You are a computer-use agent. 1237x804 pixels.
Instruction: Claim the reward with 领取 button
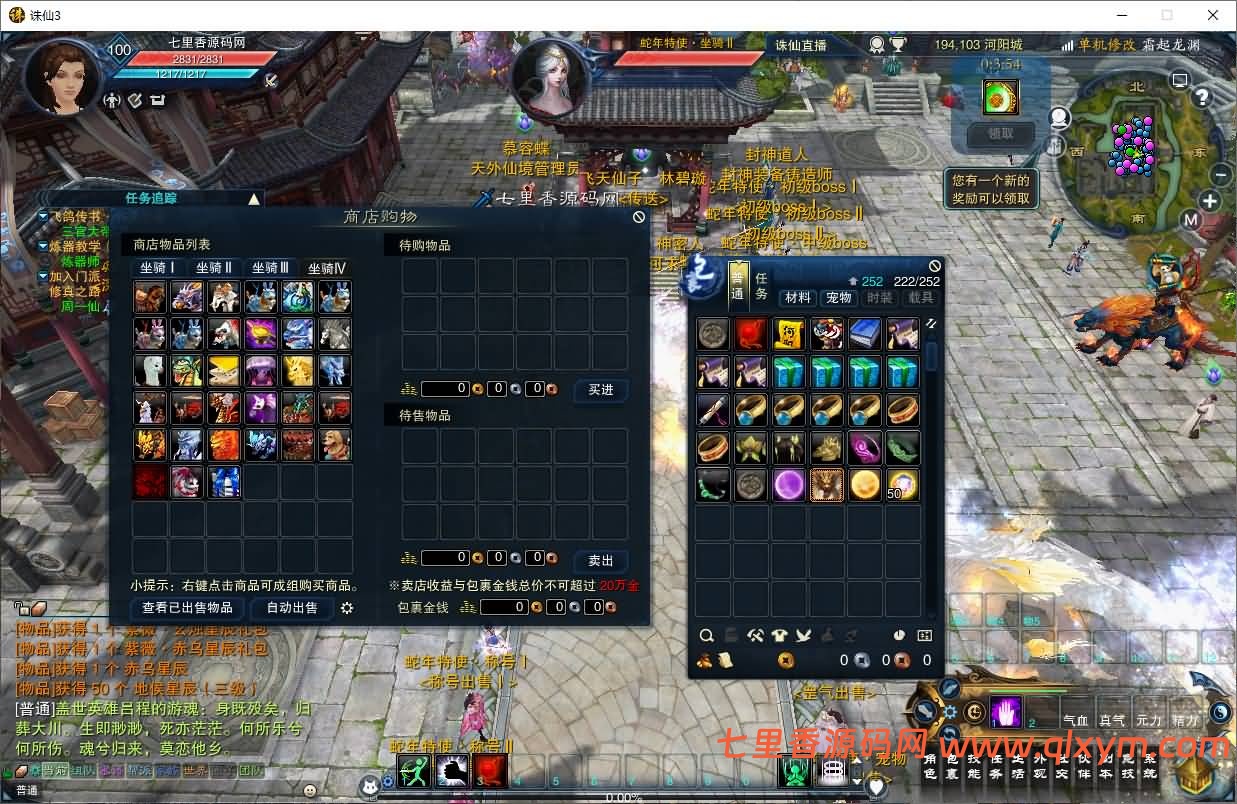pos(1000,133)
